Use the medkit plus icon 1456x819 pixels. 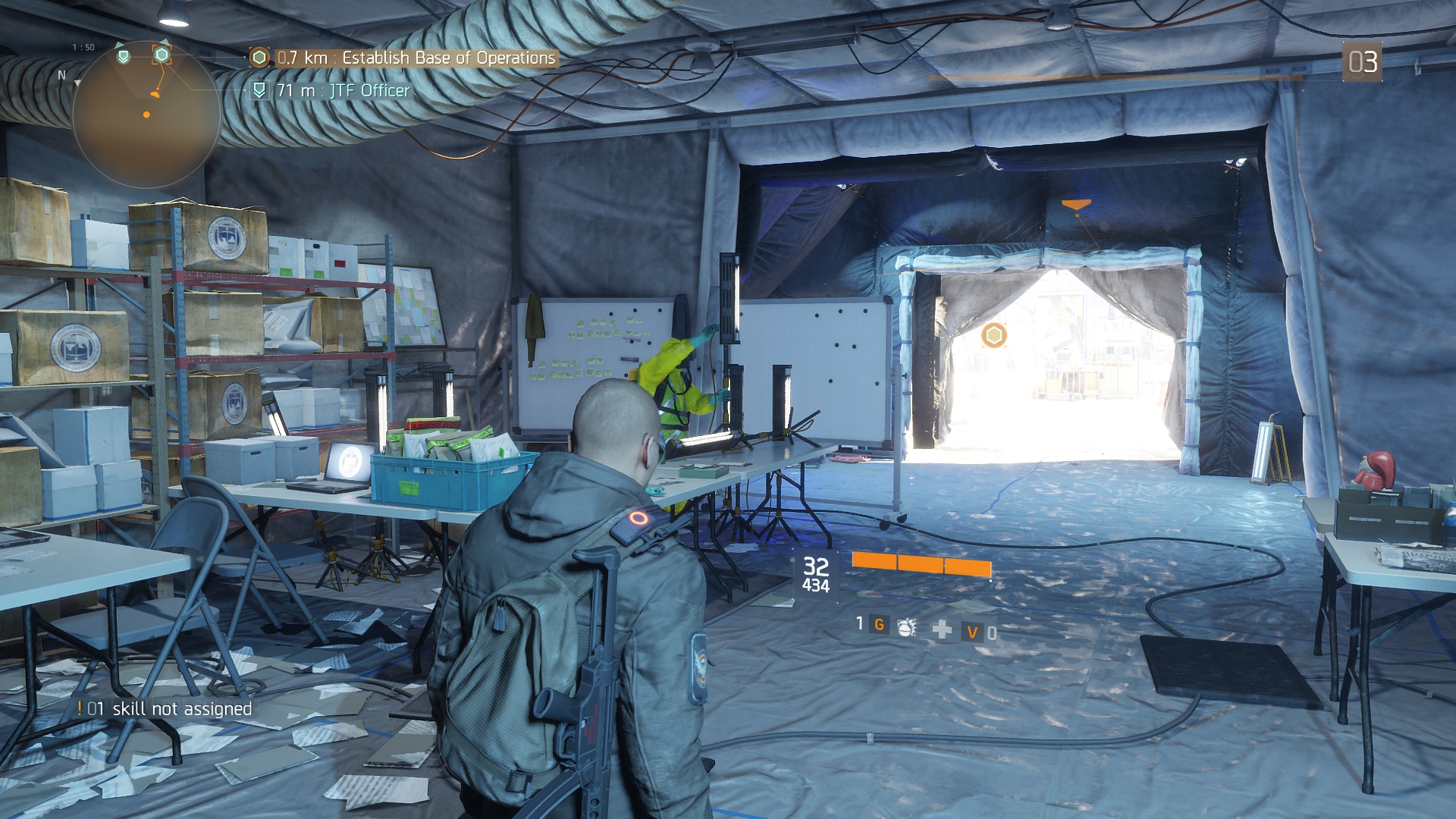point(942,629)
